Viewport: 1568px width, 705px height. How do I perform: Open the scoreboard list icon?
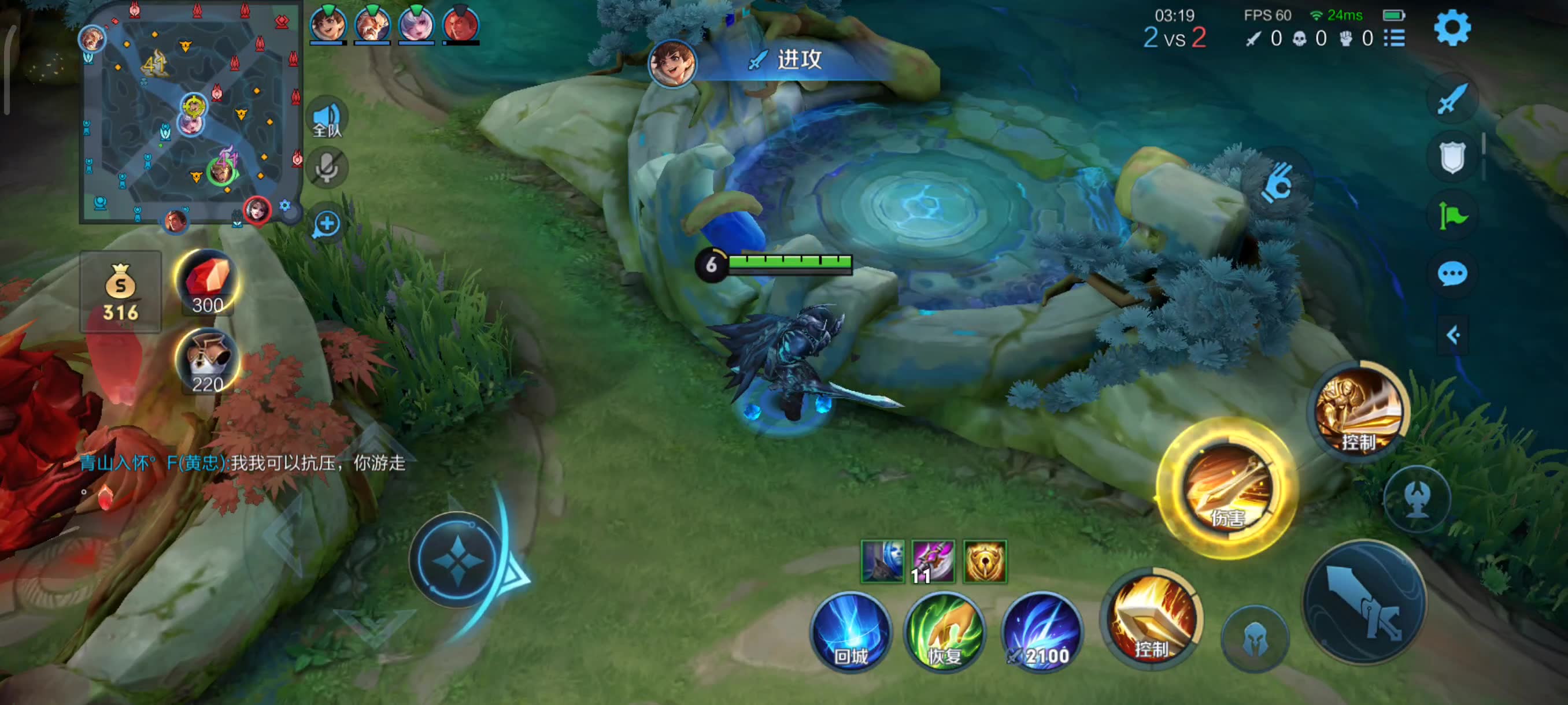1395,38
